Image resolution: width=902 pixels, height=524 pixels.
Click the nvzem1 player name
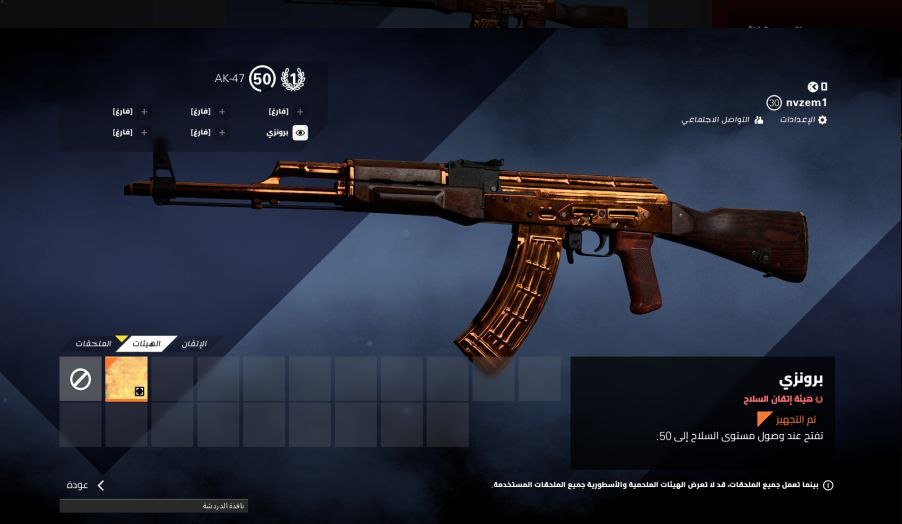click(x=806, y=102)
